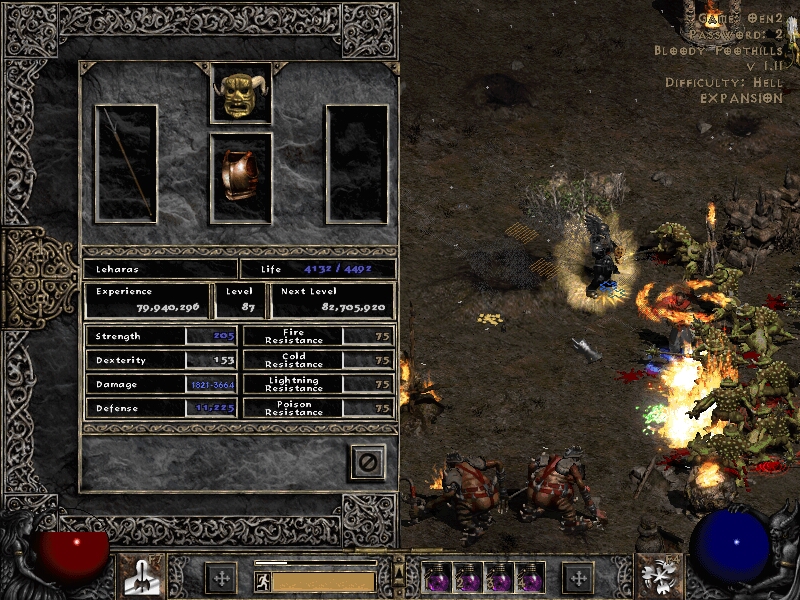Open the left-hand attack skill icon
The height and width of the screenshot is (600, 800).
(142, 576)
